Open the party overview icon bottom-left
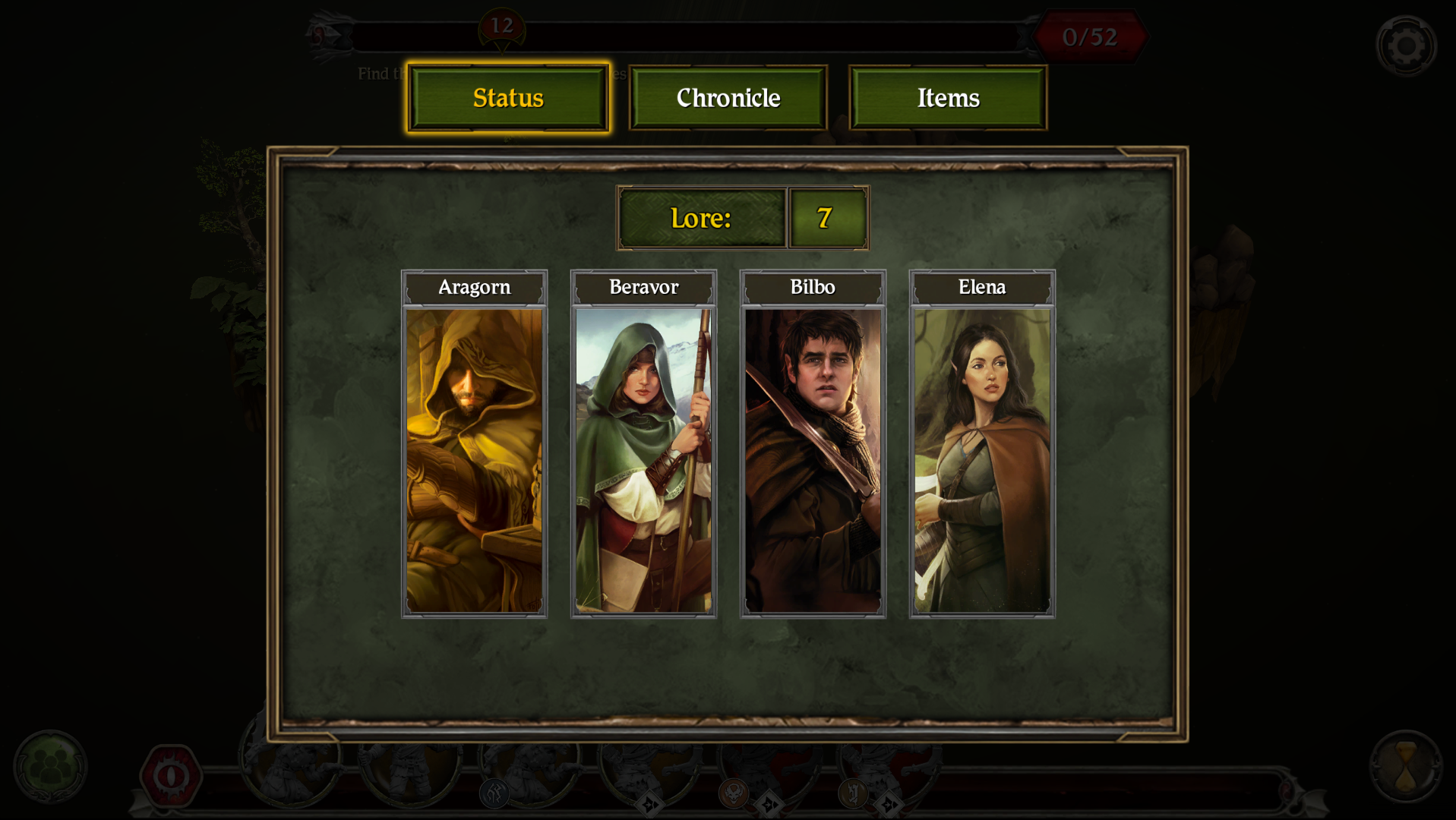Screen dimensions: 1456x820 49,767
